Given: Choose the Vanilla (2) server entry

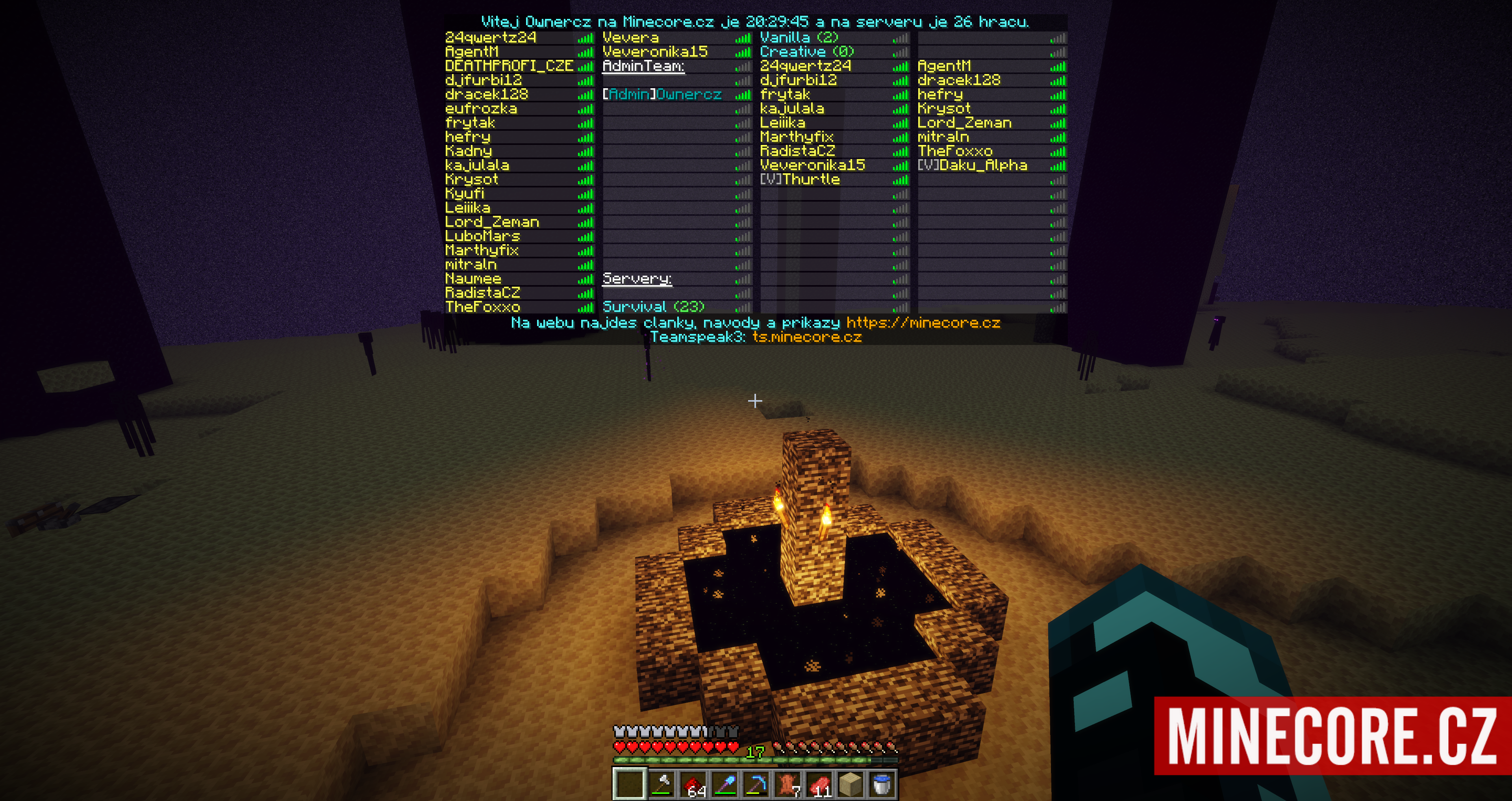Looking at the screenshot, I should [x=799, y=37].
